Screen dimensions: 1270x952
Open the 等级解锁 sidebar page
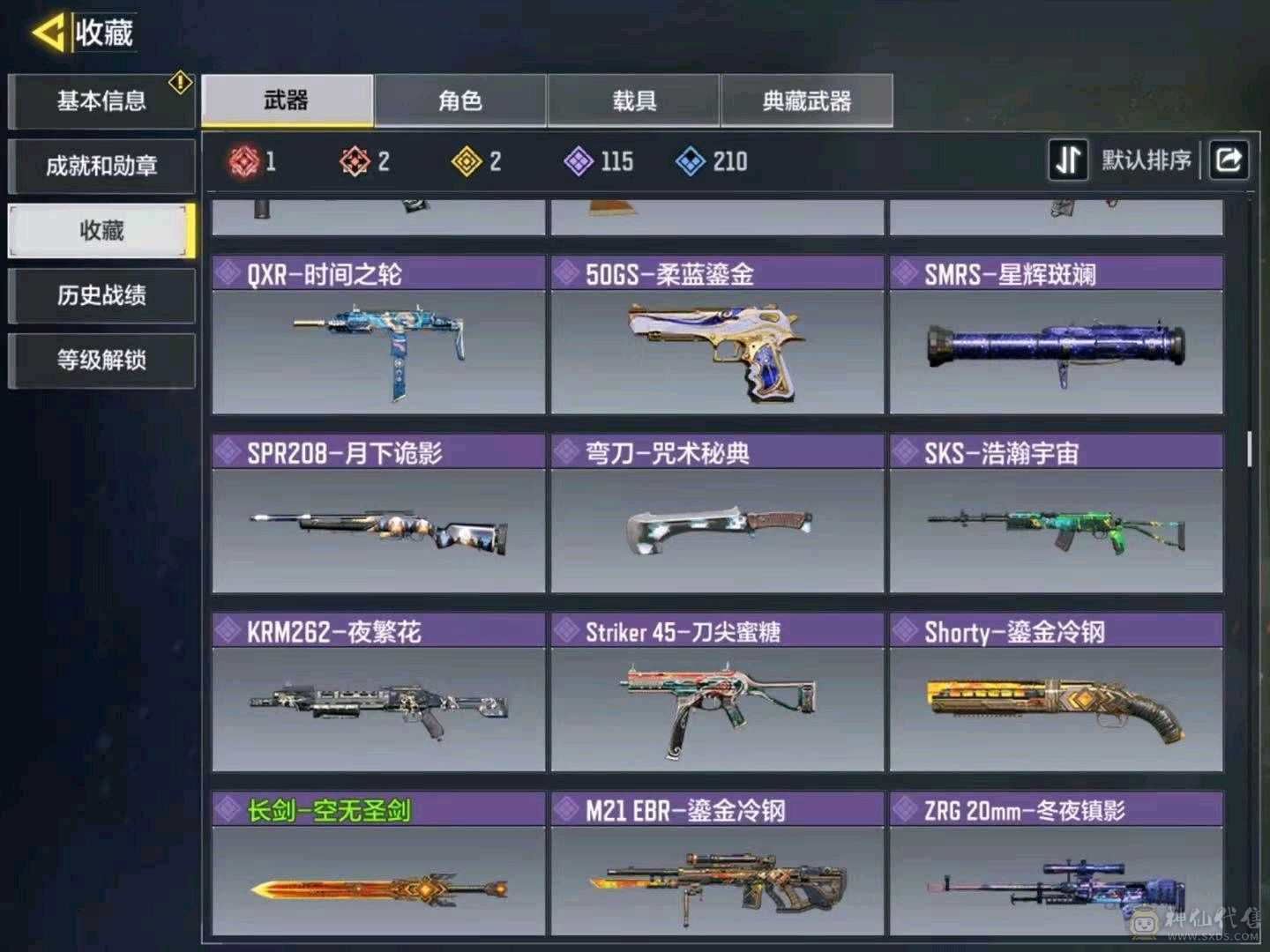click(x=101, y=361)
